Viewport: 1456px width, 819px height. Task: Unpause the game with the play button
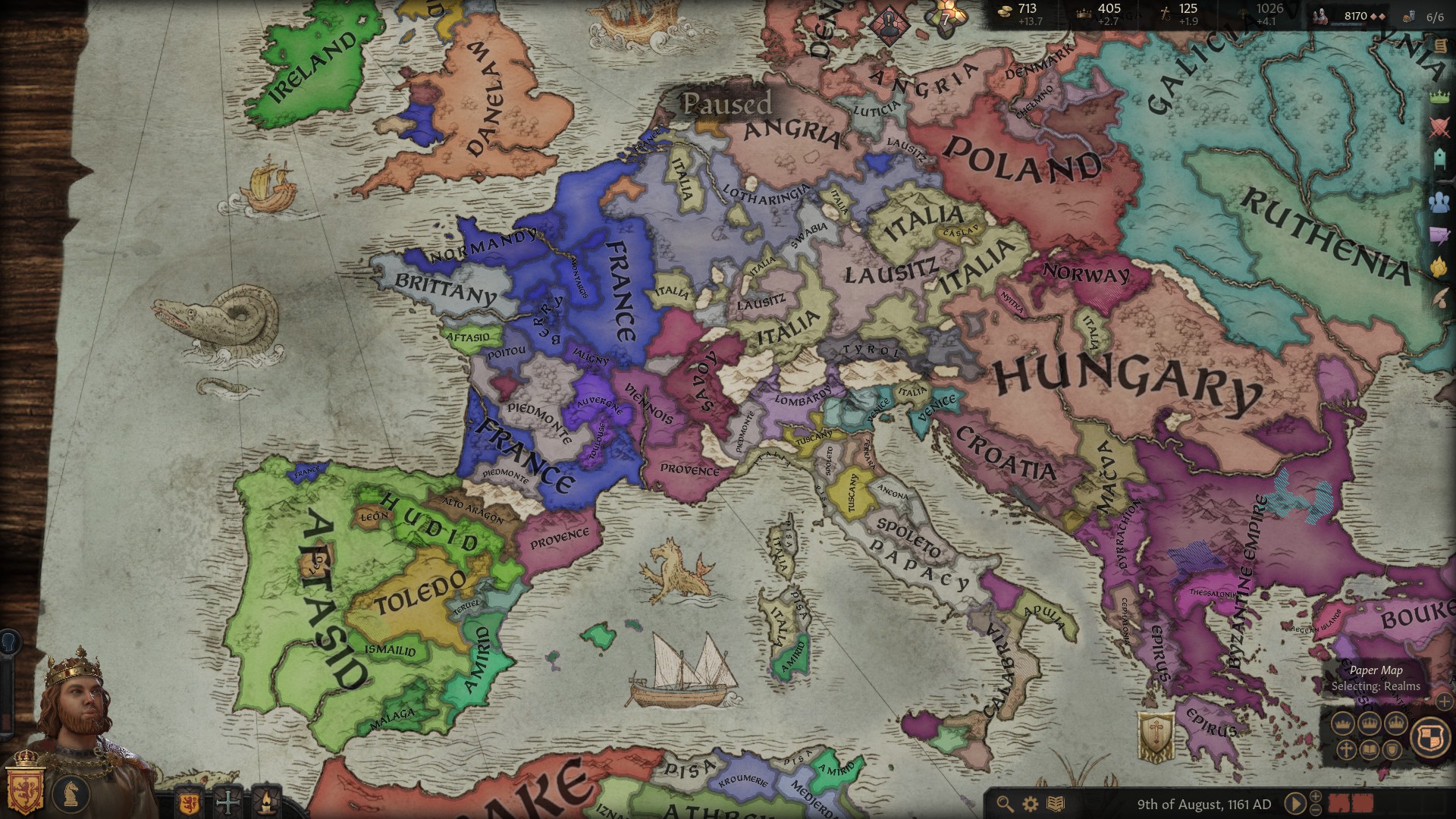pyautogui.click(x=1296, y=802)
